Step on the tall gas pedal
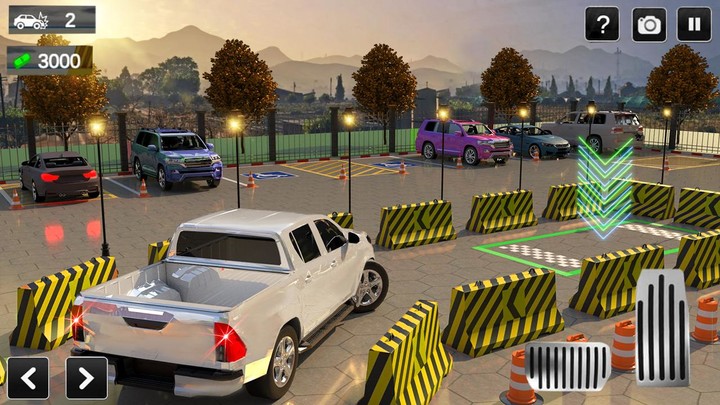 coord(662,327)
